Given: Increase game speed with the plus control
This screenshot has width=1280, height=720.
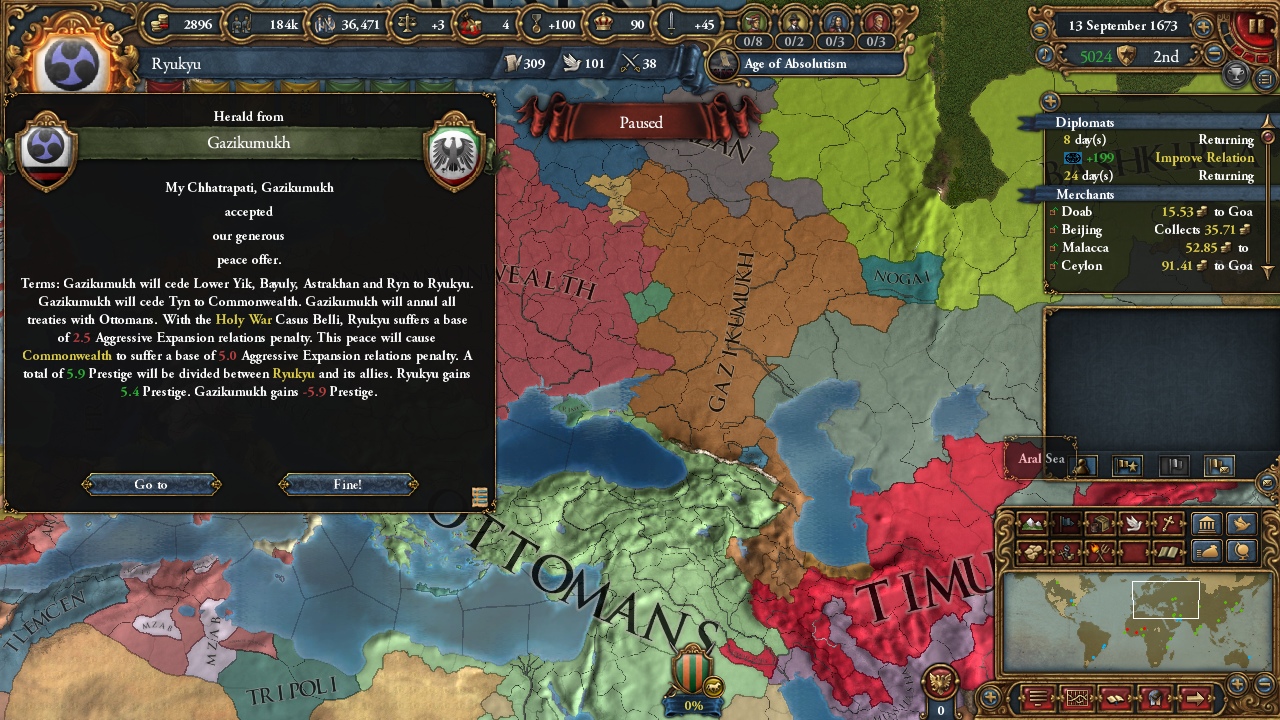Looking at the screenshot, I should pos(1204,27).
